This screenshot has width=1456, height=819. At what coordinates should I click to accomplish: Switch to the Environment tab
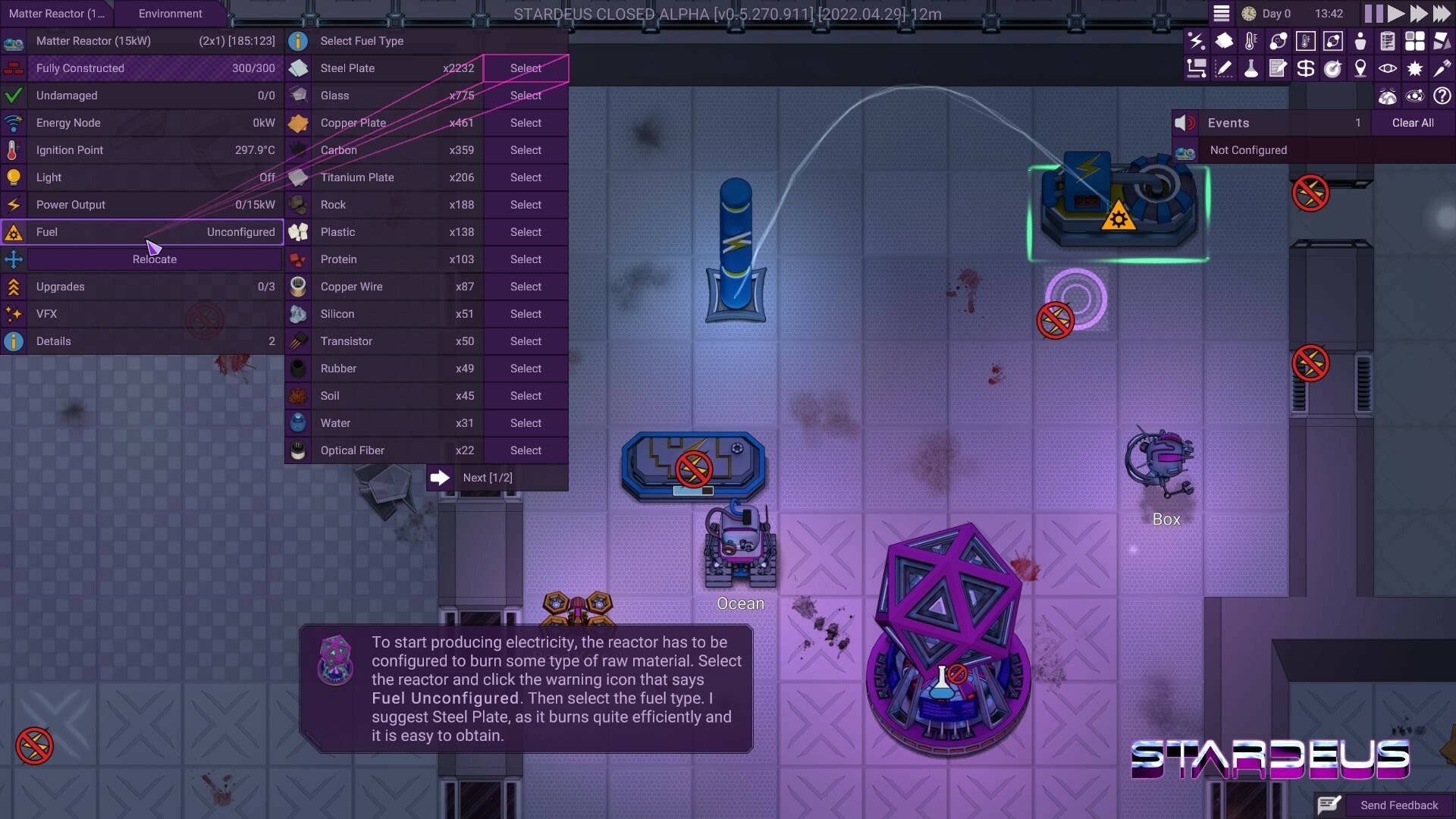(170, 13)
